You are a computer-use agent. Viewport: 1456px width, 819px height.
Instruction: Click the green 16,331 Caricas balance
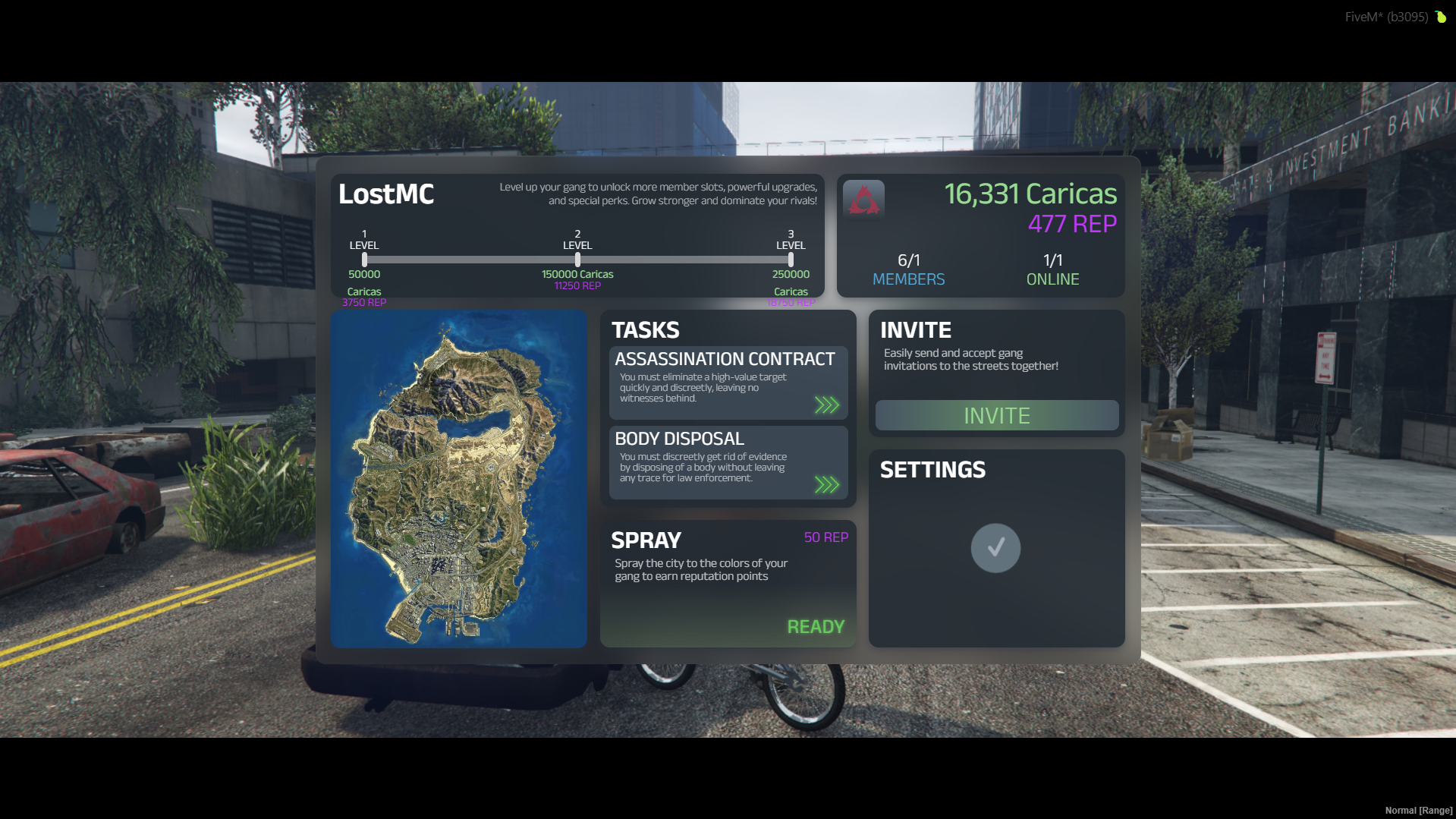1030,194
